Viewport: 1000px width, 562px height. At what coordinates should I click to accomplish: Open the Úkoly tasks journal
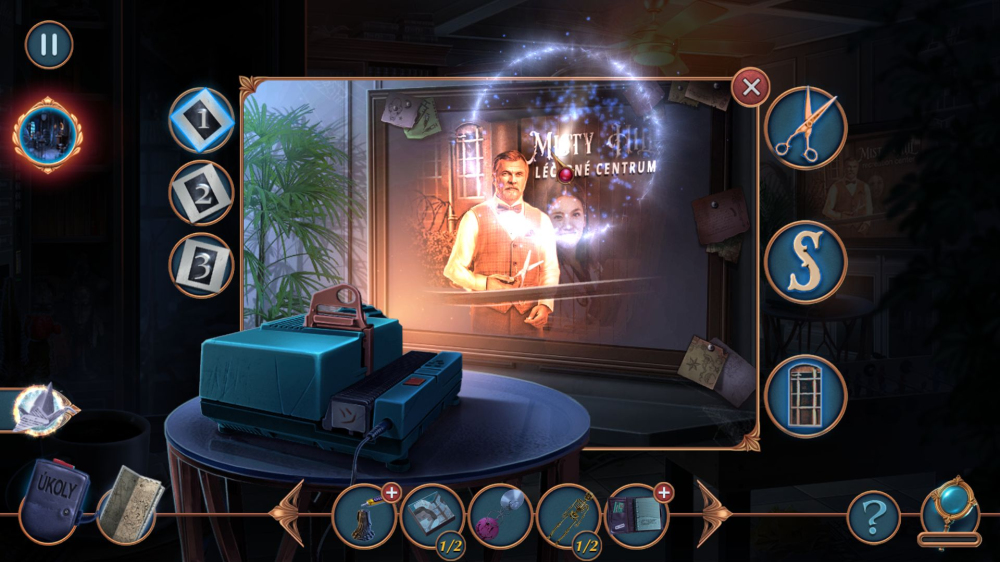pos(54,499)
